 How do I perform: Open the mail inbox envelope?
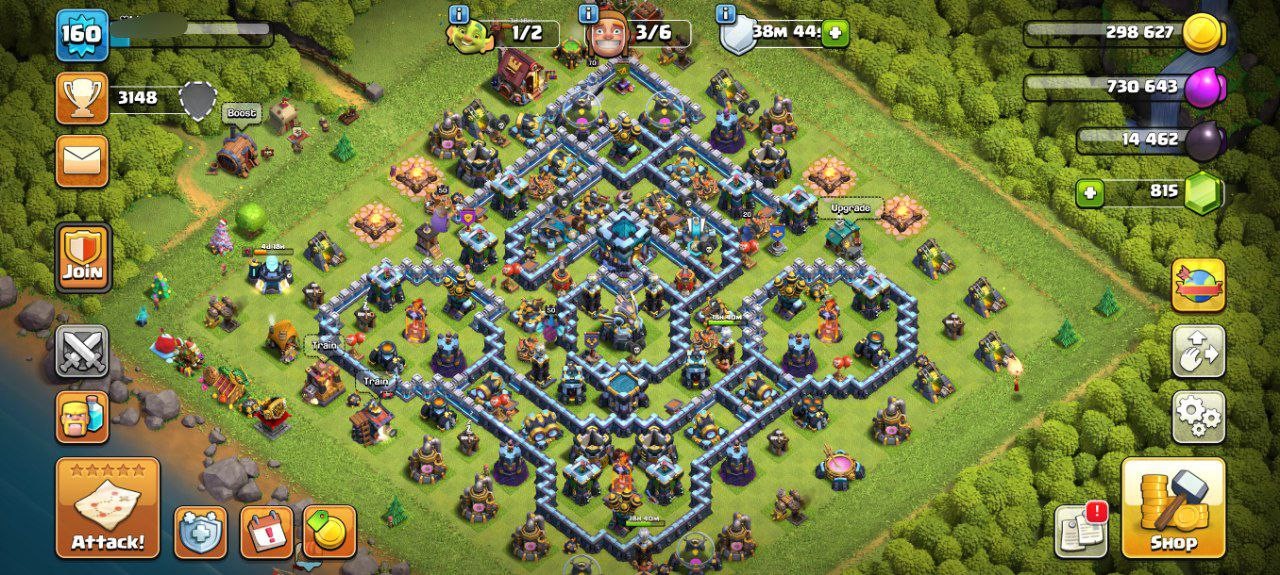click(82, 161)
